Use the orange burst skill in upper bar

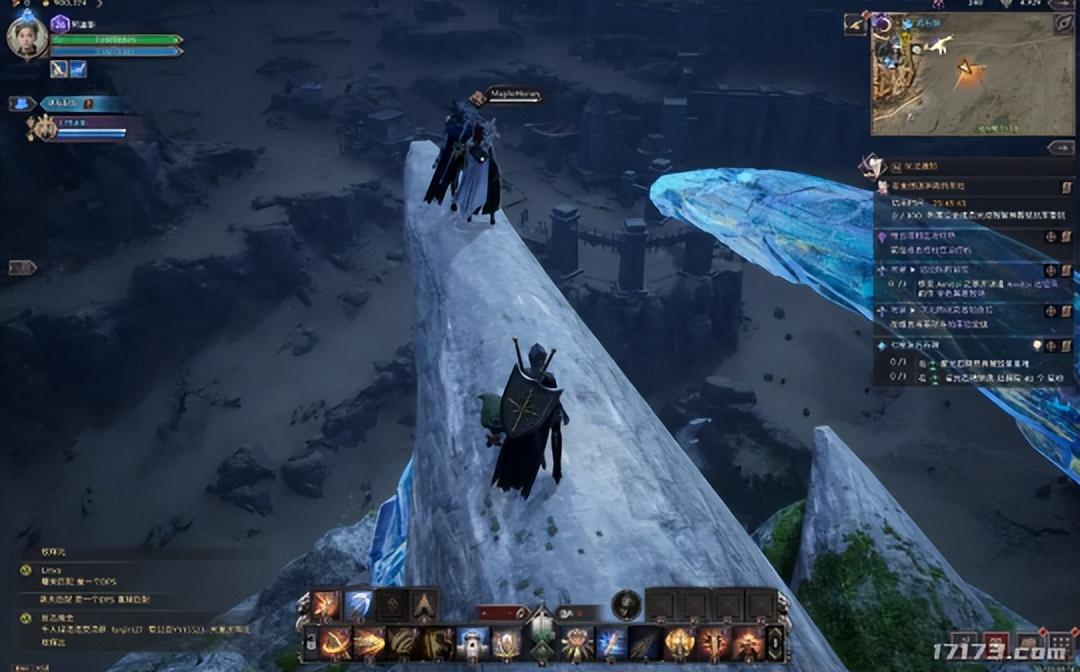326,604
